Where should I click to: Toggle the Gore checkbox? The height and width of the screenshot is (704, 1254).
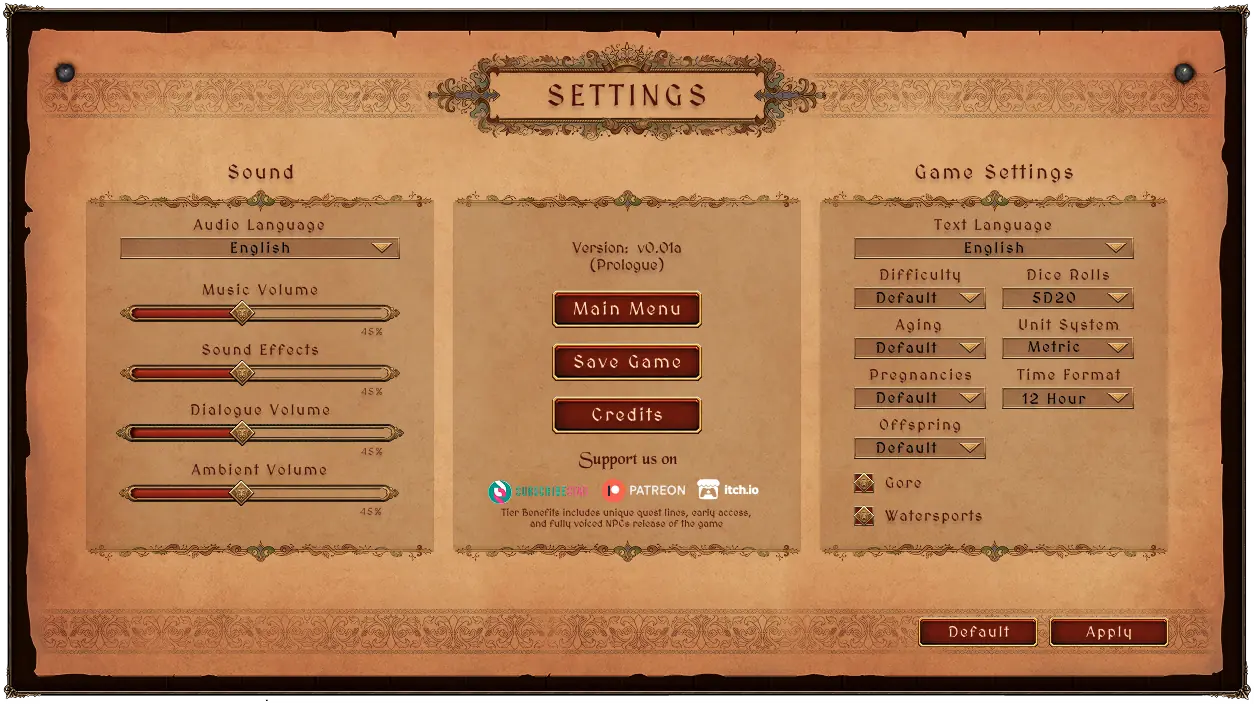click(x=864, y=483)
